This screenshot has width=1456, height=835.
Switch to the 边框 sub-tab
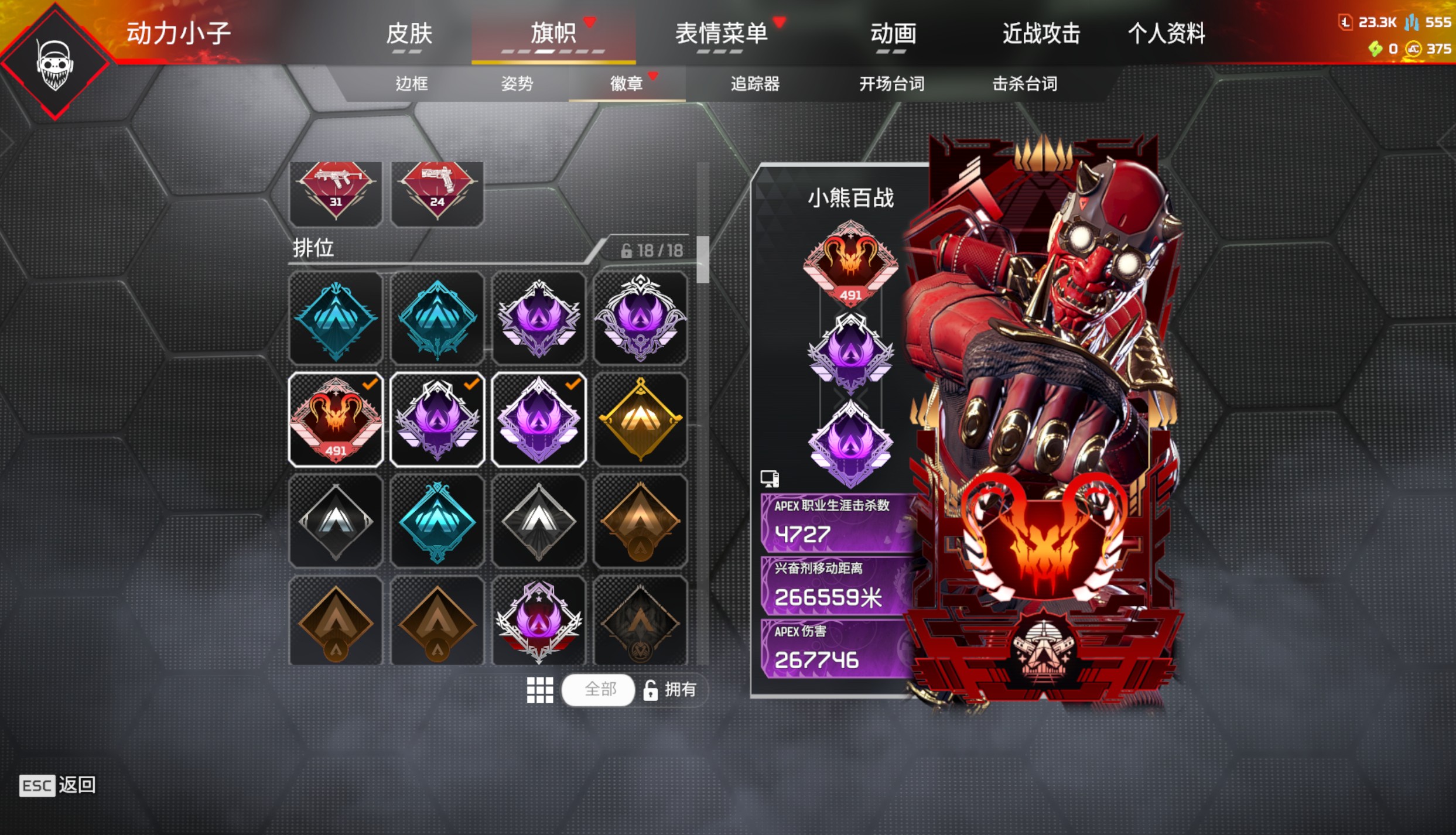(411, 84)
